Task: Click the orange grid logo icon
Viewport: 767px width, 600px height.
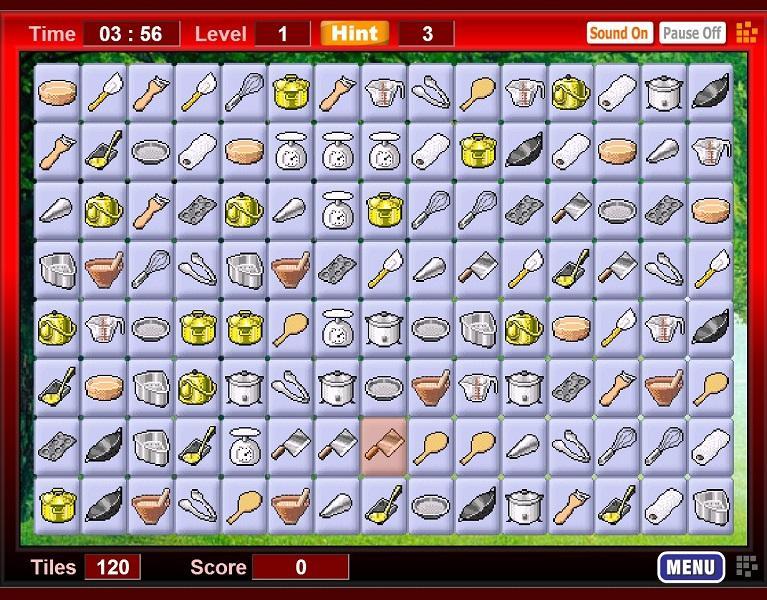Action: tap(746, 33)
